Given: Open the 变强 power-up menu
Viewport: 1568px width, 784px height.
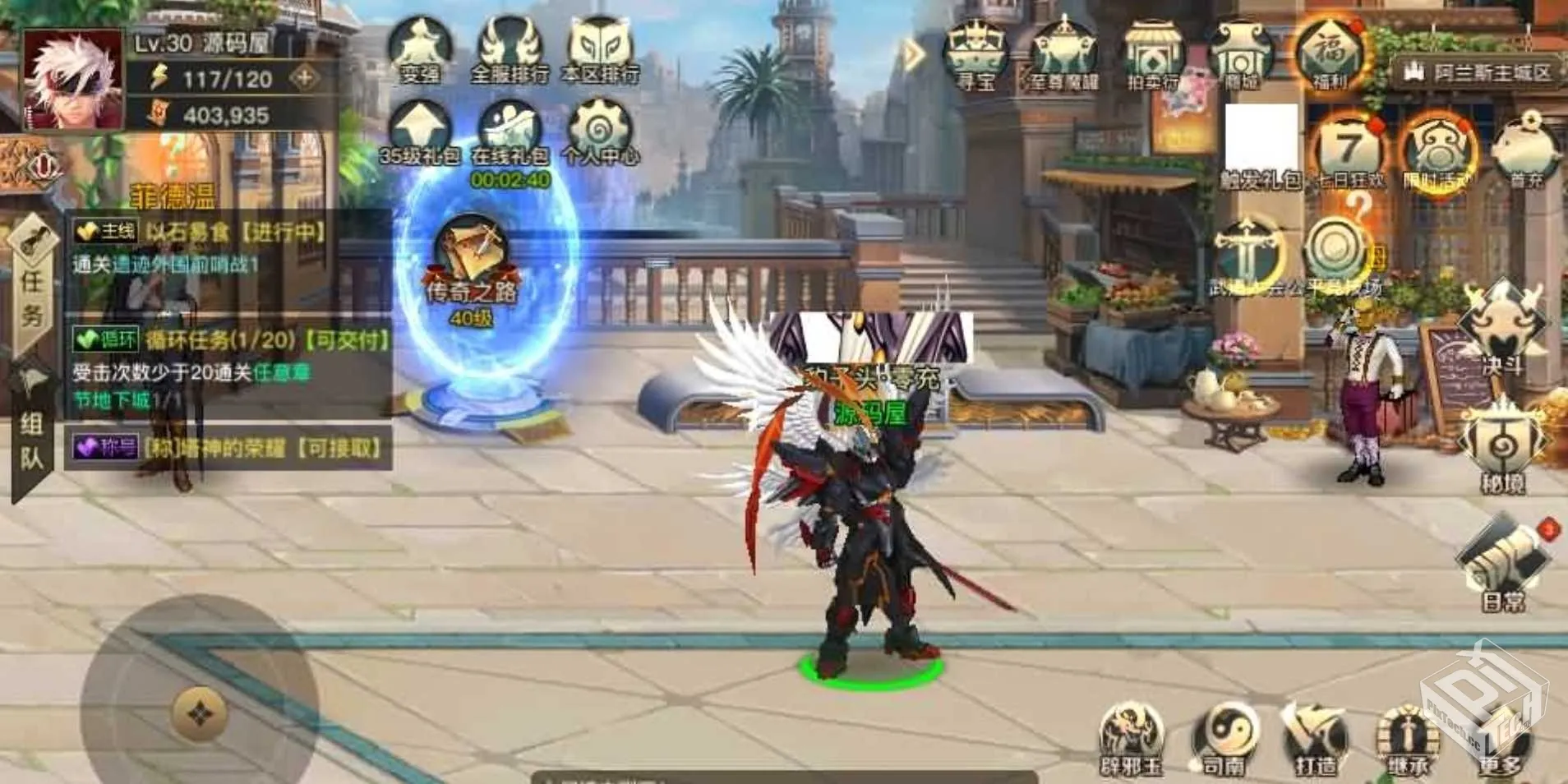Looking at the screenshot, I should point(420,51).
